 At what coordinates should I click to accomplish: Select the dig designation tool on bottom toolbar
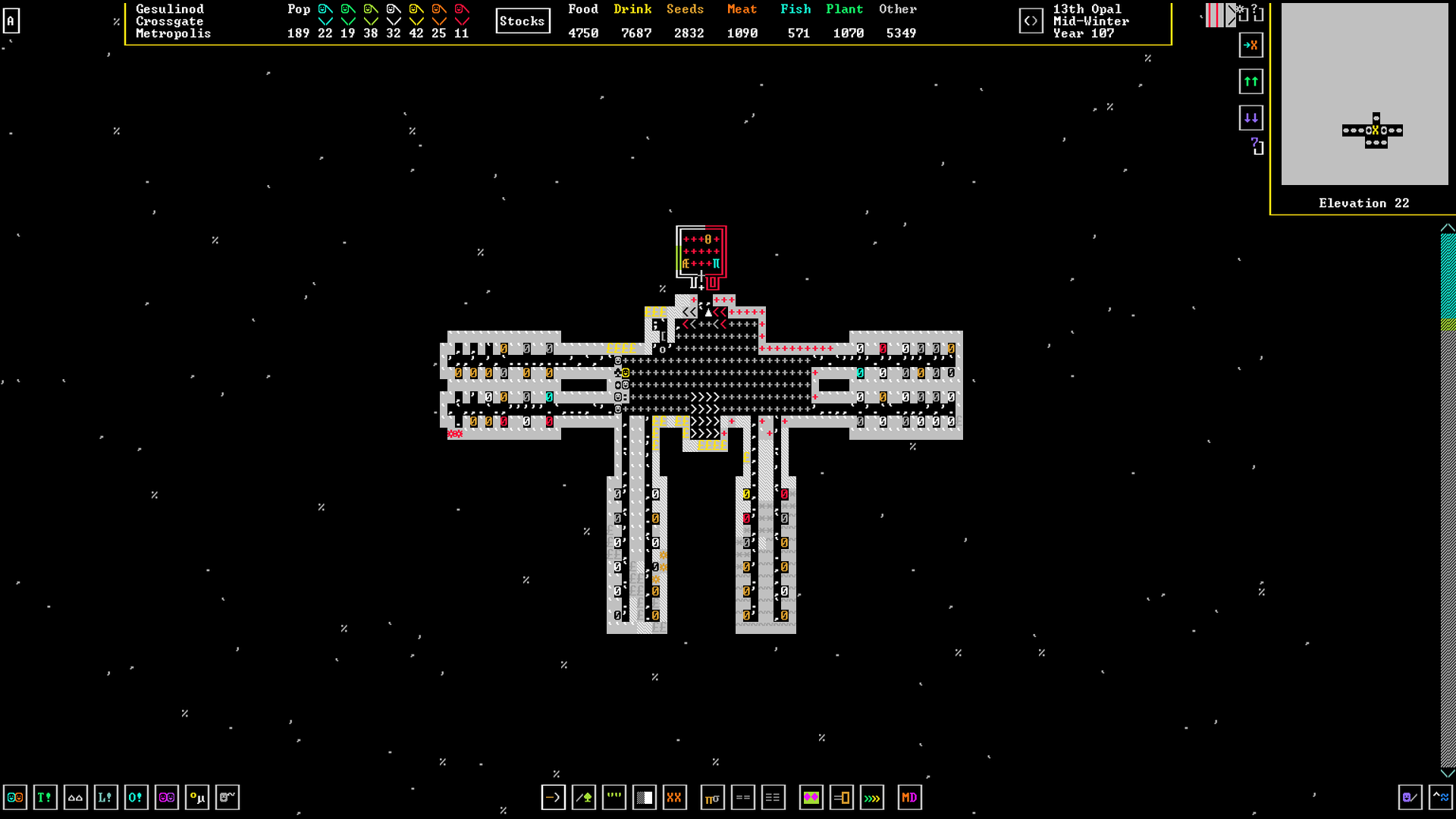tap(553, 797)
